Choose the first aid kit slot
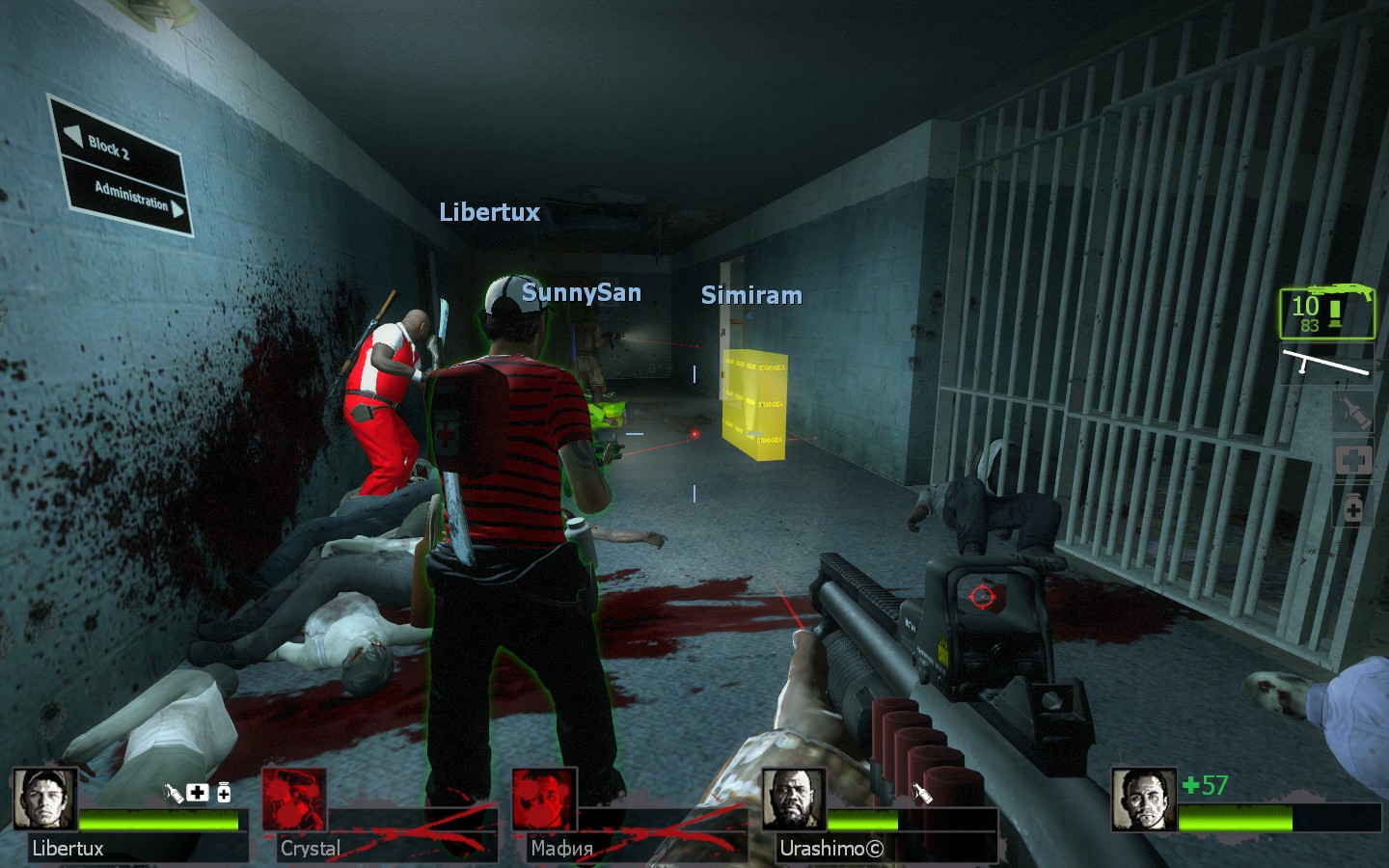The height and width of the screenshot is (868, 1389). (1352, 459)
